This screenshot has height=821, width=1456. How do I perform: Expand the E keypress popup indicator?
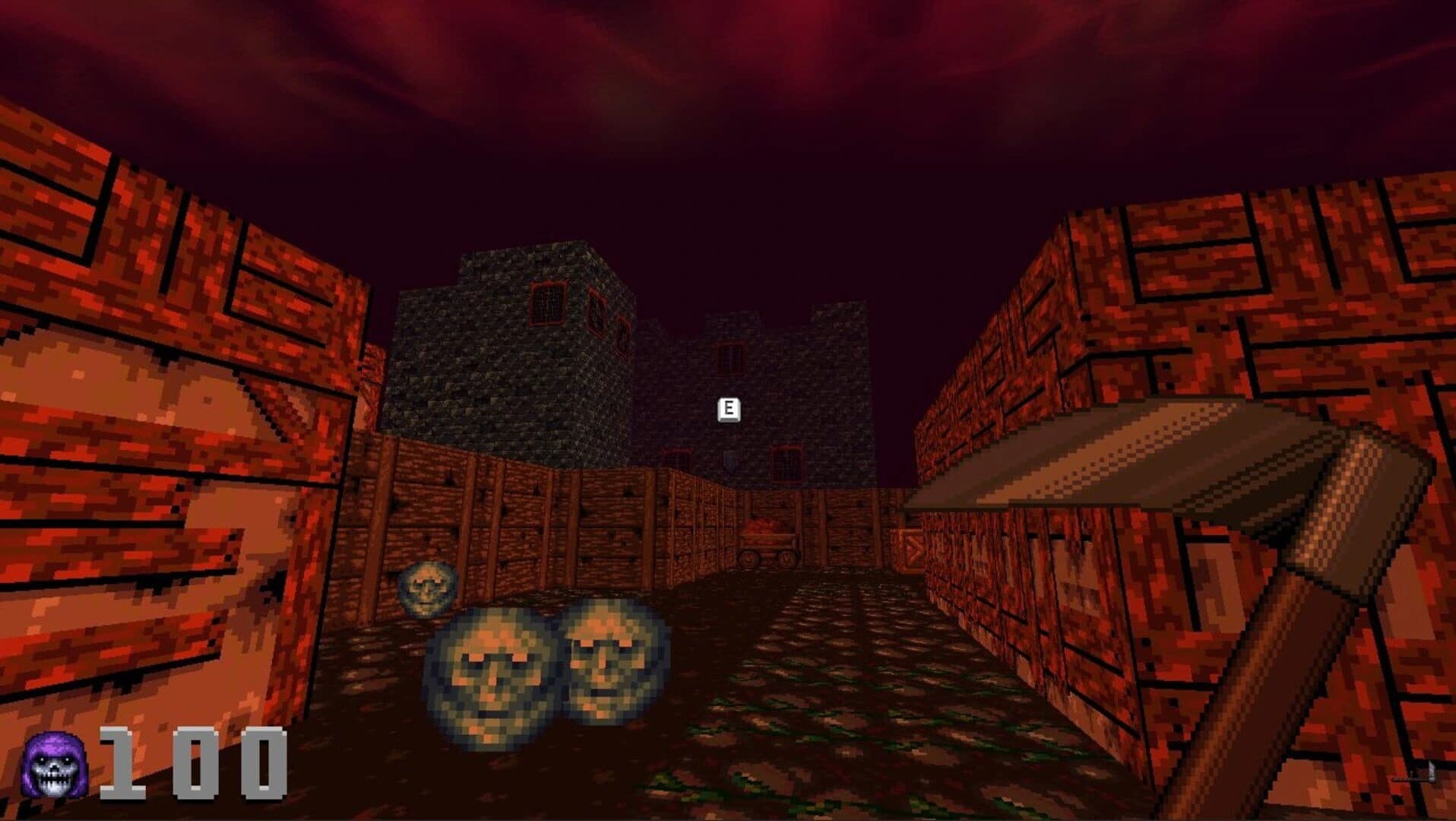pos(728,409)
